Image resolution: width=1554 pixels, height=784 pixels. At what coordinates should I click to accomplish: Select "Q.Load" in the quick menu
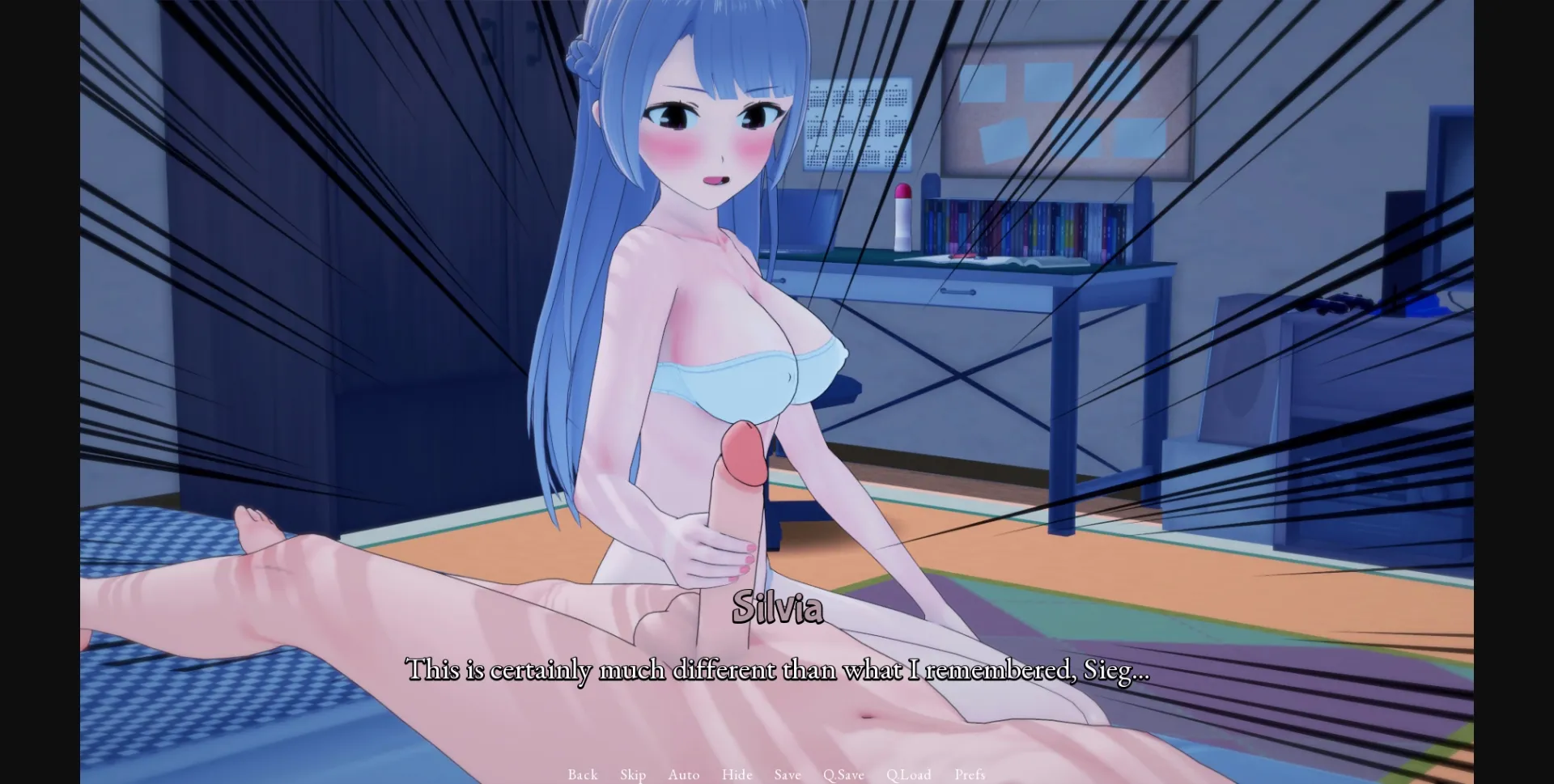tap(909, 774)
